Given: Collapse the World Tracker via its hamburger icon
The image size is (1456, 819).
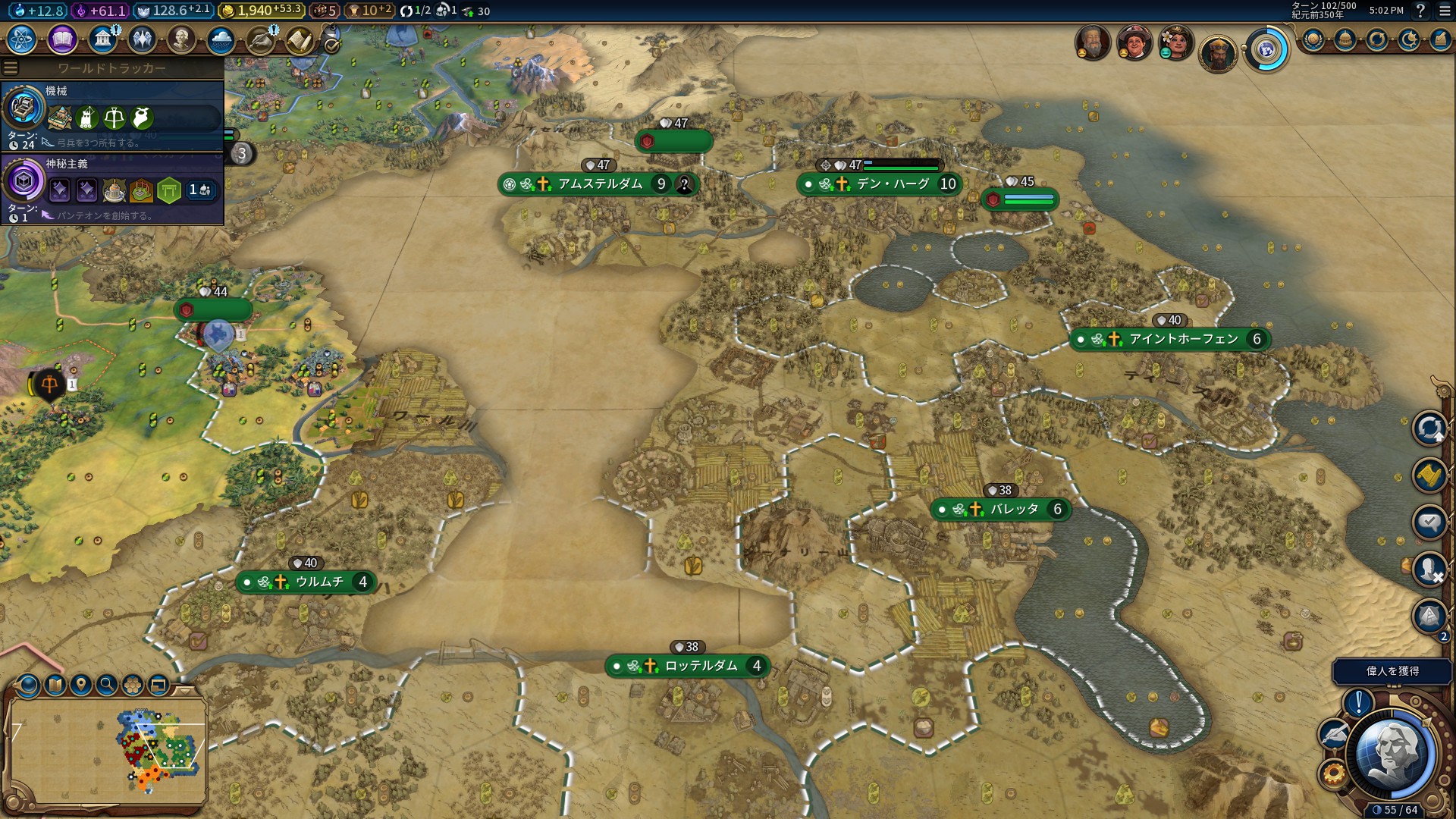Looking at the screenshot, I should 9,67.
